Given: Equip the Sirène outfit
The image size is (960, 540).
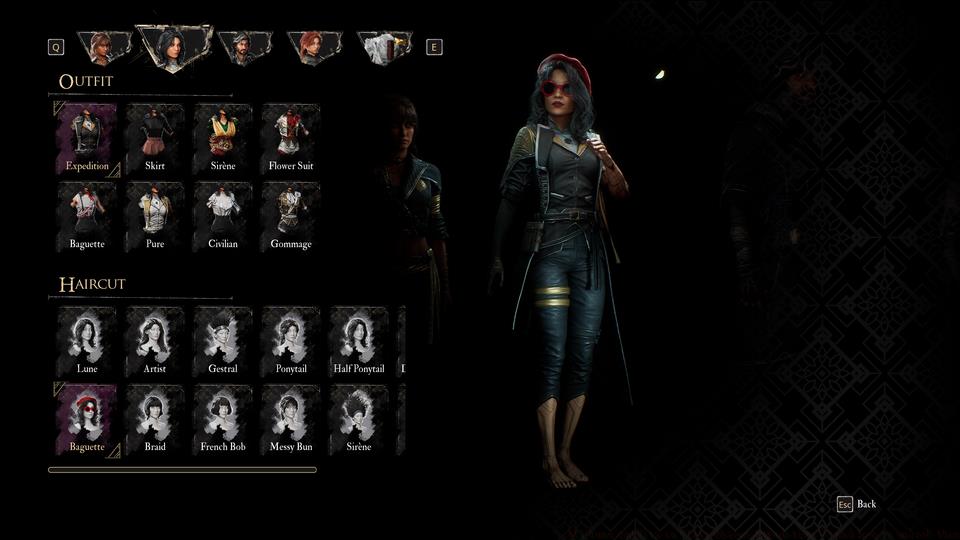Looking at the screenshot, I should coord(223,138).
